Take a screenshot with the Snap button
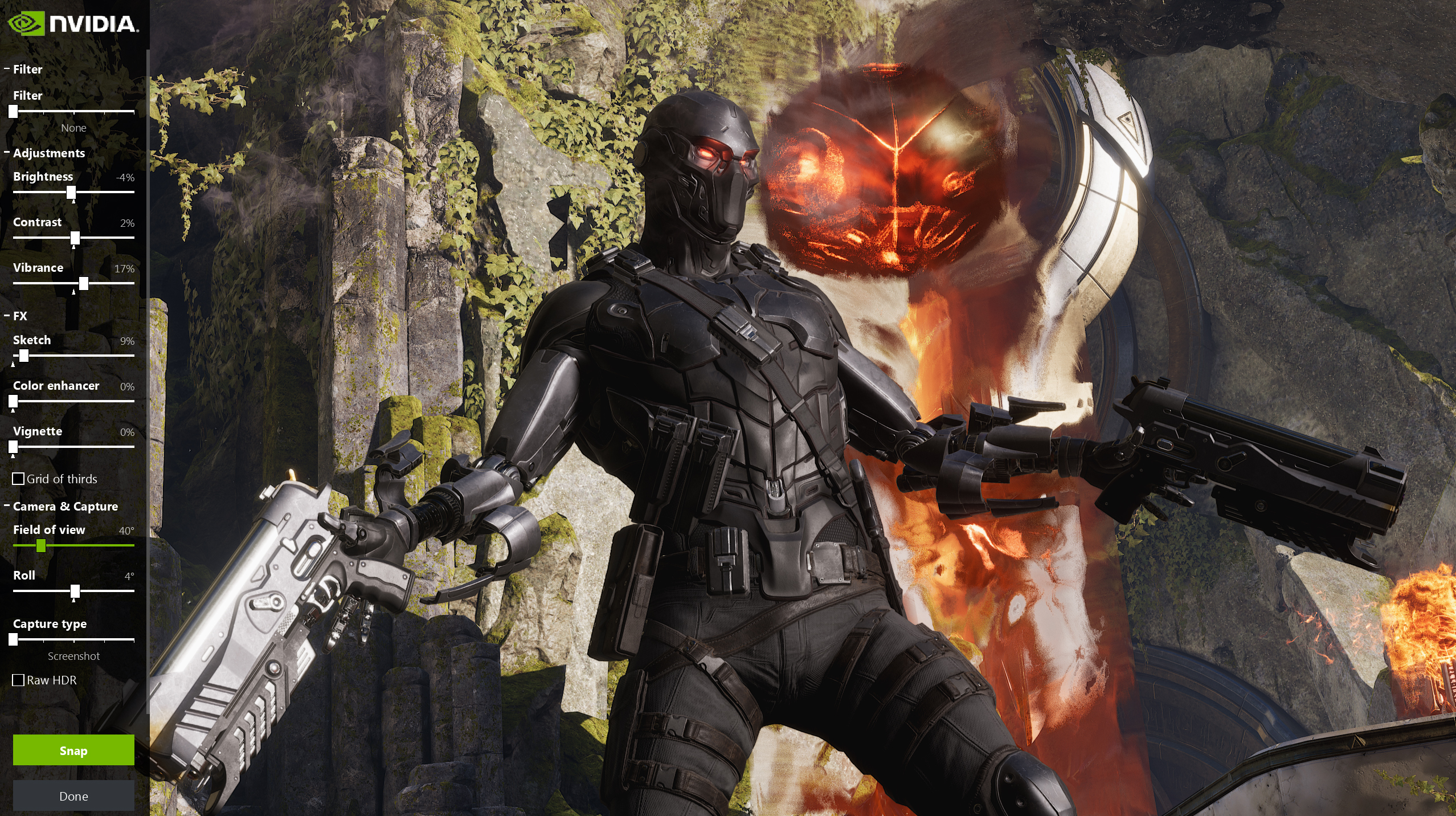This screenshot has height=816, width=1456. (x=73, y=750)
